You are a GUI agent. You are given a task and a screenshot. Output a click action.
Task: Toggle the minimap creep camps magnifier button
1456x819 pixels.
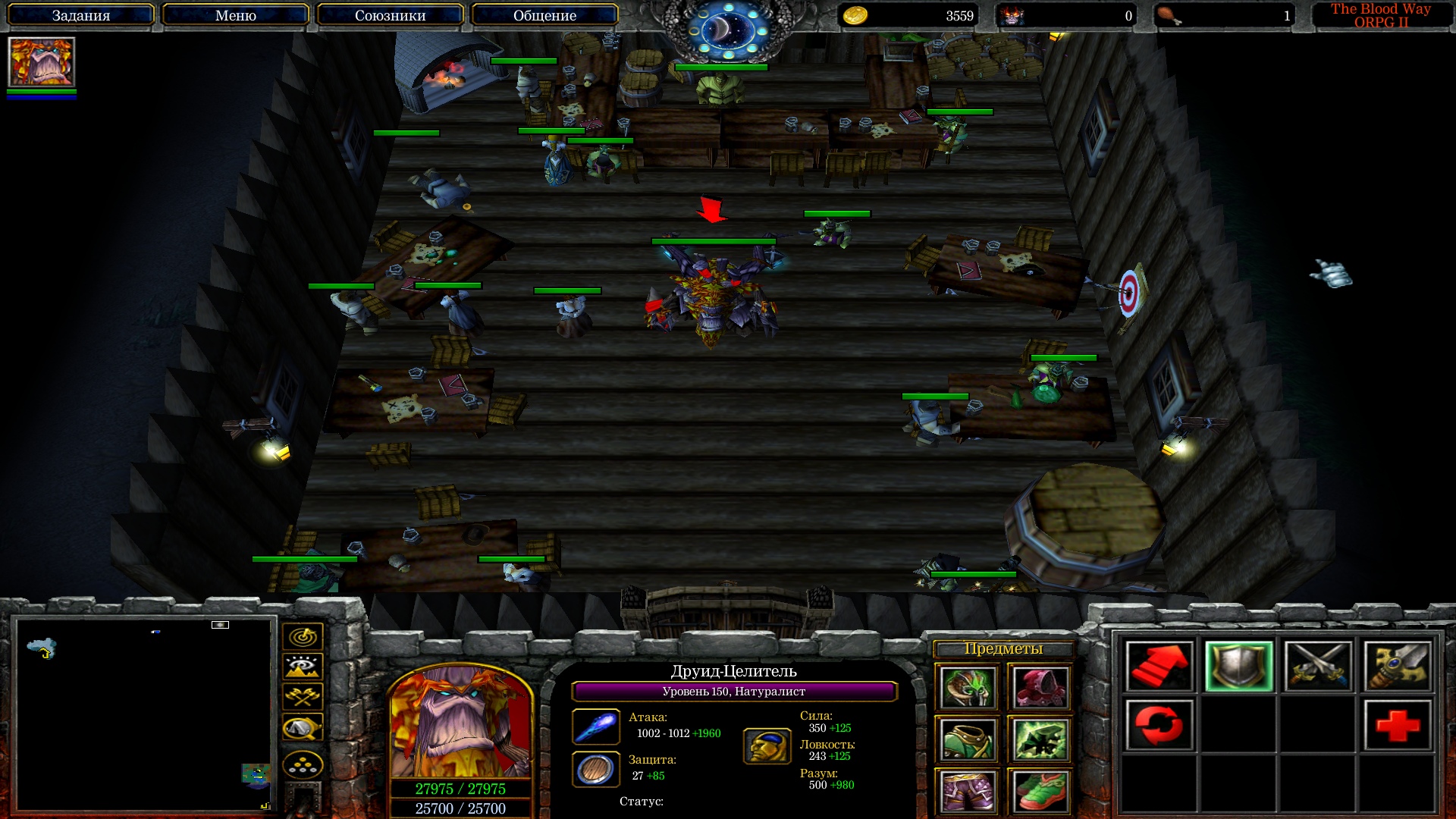tap(303, 728)
